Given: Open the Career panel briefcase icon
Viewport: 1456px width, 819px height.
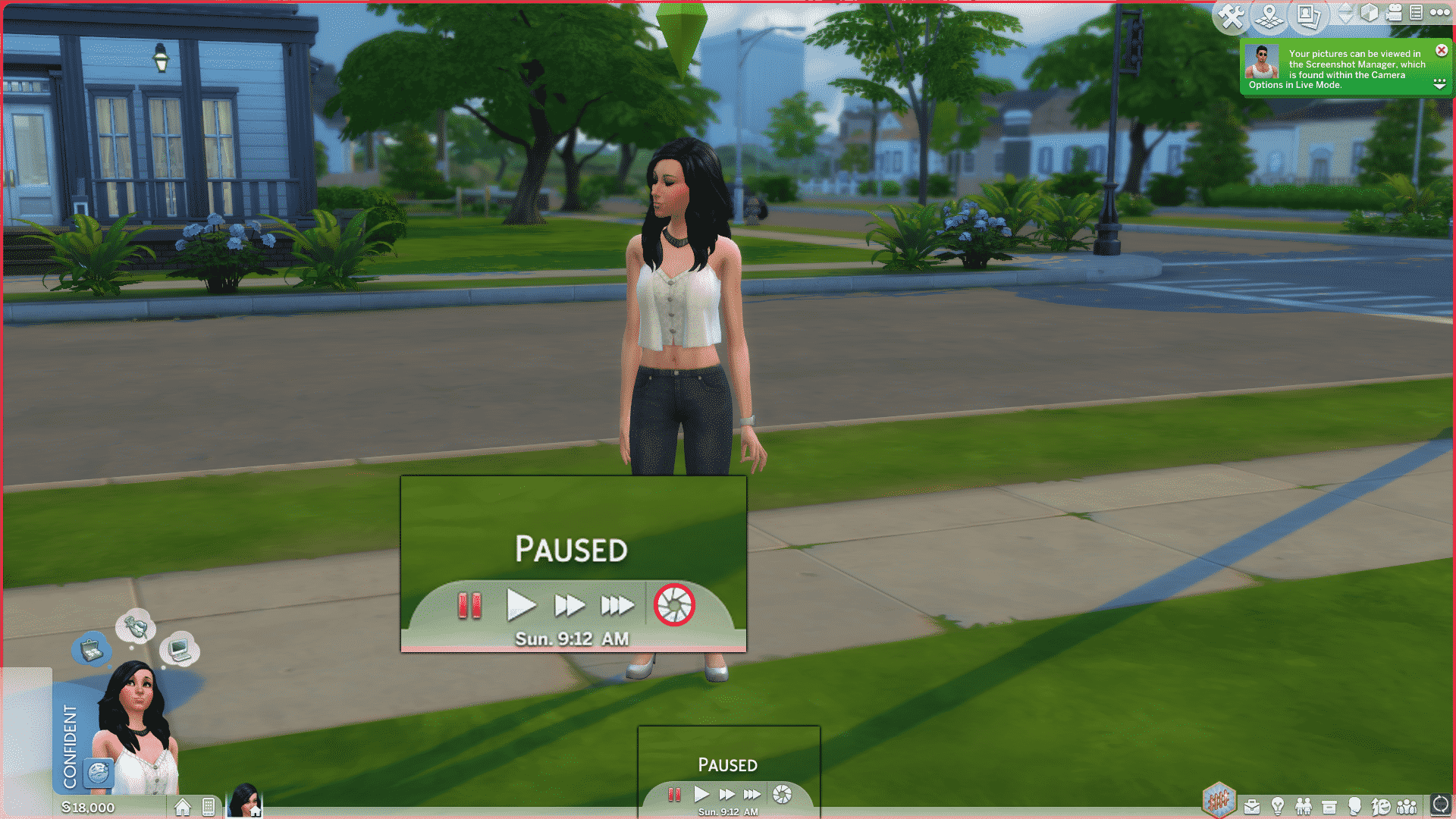Looking at the screenshot, I should (x=1252, y=806).
